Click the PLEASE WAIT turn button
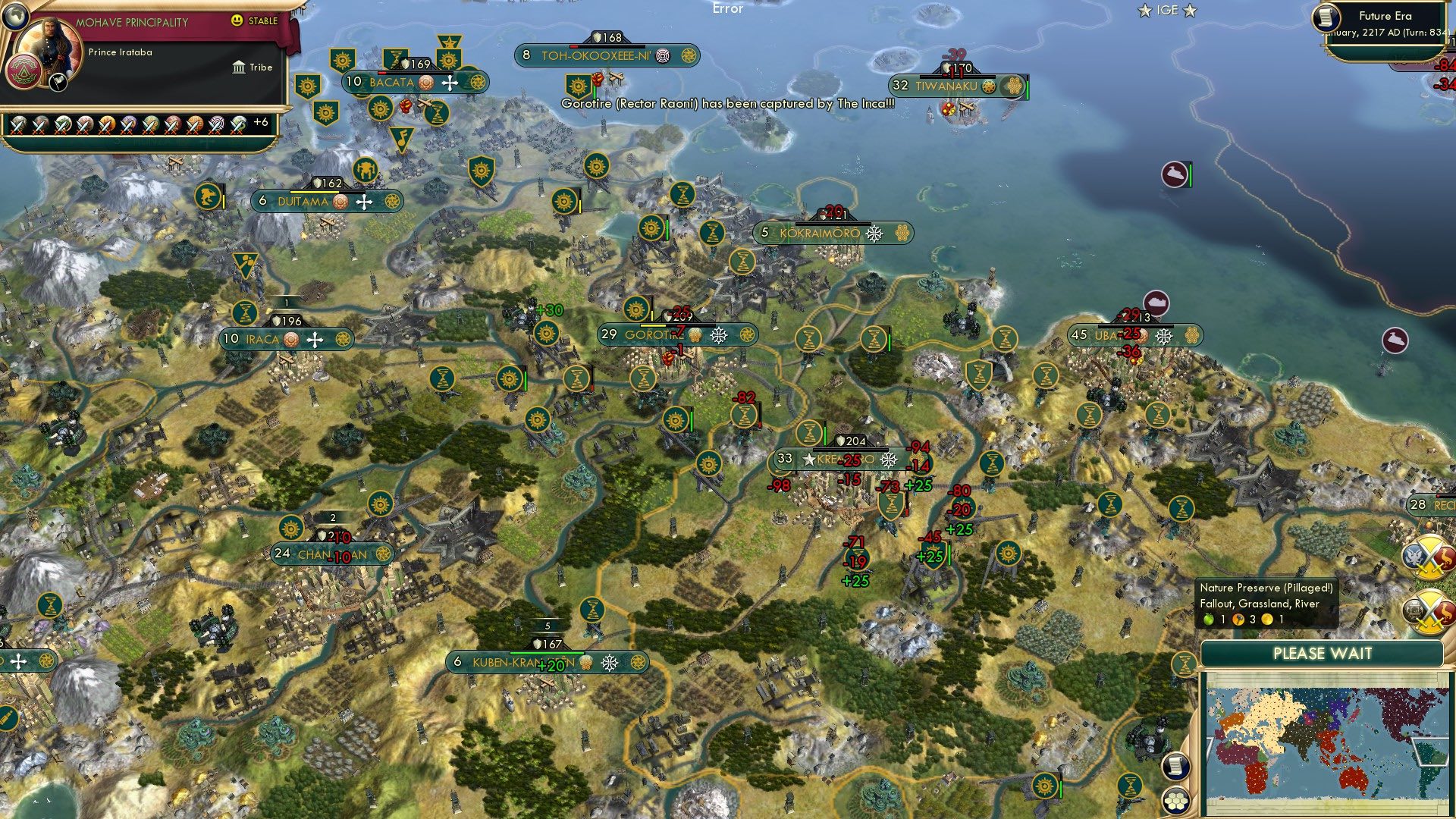Image resolution: width=1456 pixels, height=819 pixels. [x=1322, y=654]
